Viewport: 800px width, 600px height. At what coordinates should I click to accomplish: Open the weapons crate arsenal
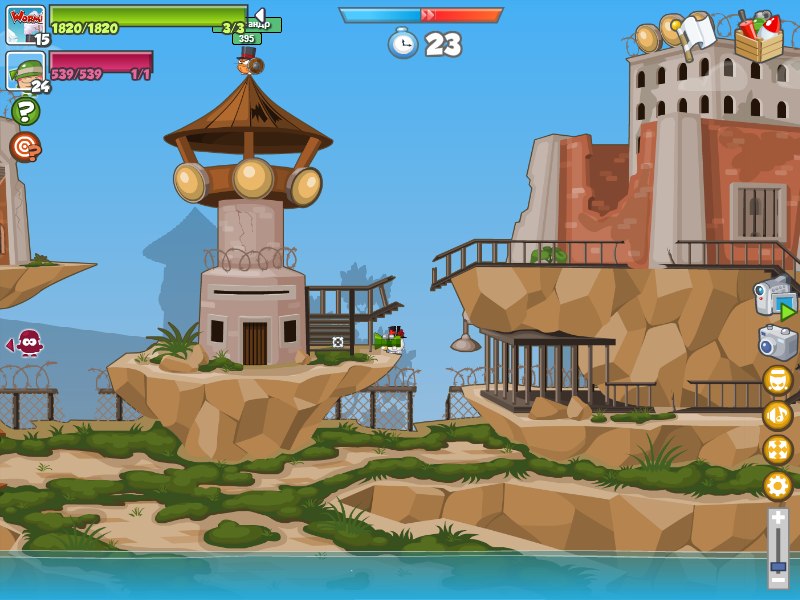click(758, 36)
